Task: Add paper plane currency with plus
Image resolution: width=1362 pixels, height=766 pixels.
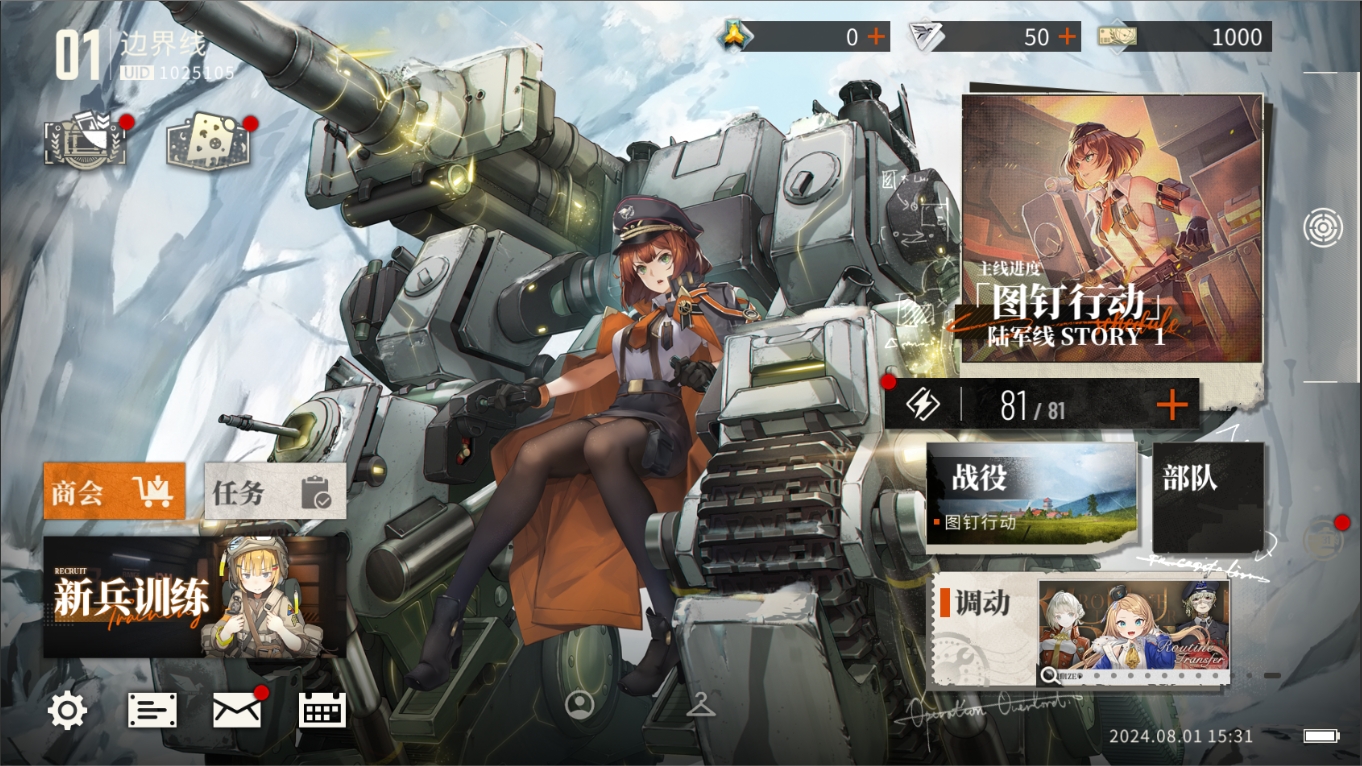Action: [x=1068, y=37]
